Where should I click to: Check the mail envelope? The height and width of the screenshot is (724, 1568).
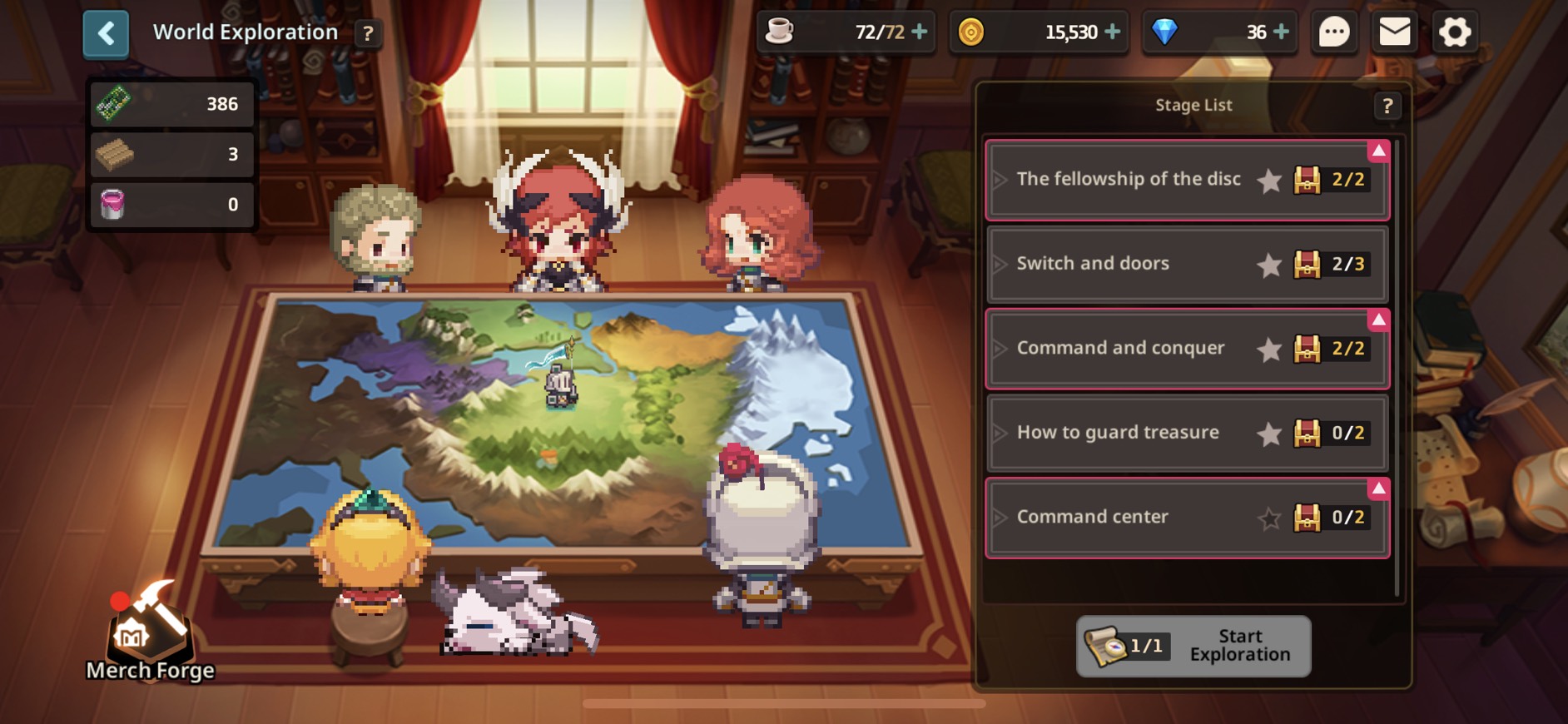(x=1394, y=32)
